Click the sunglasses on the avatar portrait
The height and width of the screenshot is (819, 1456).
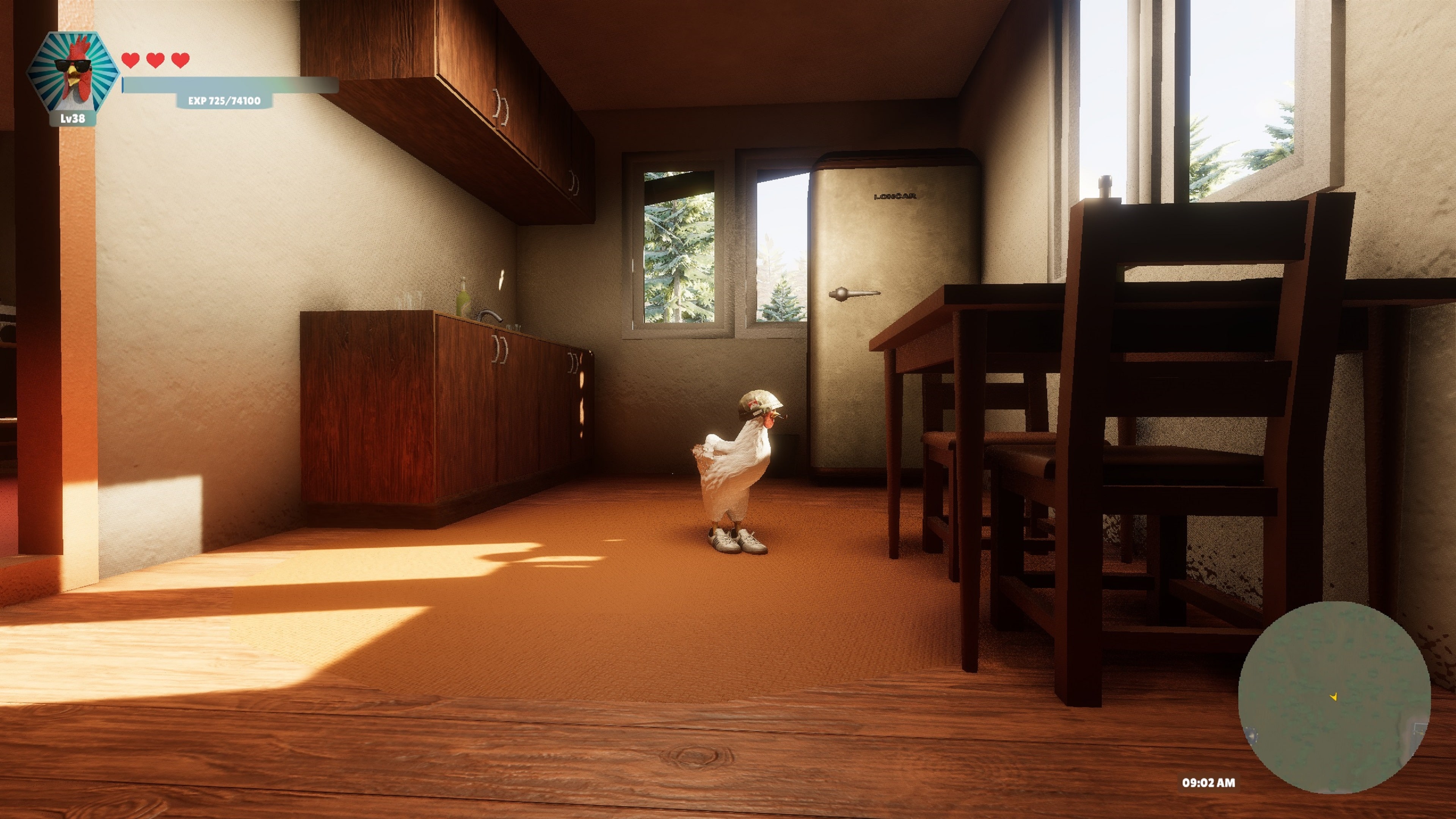pos(72,65)
